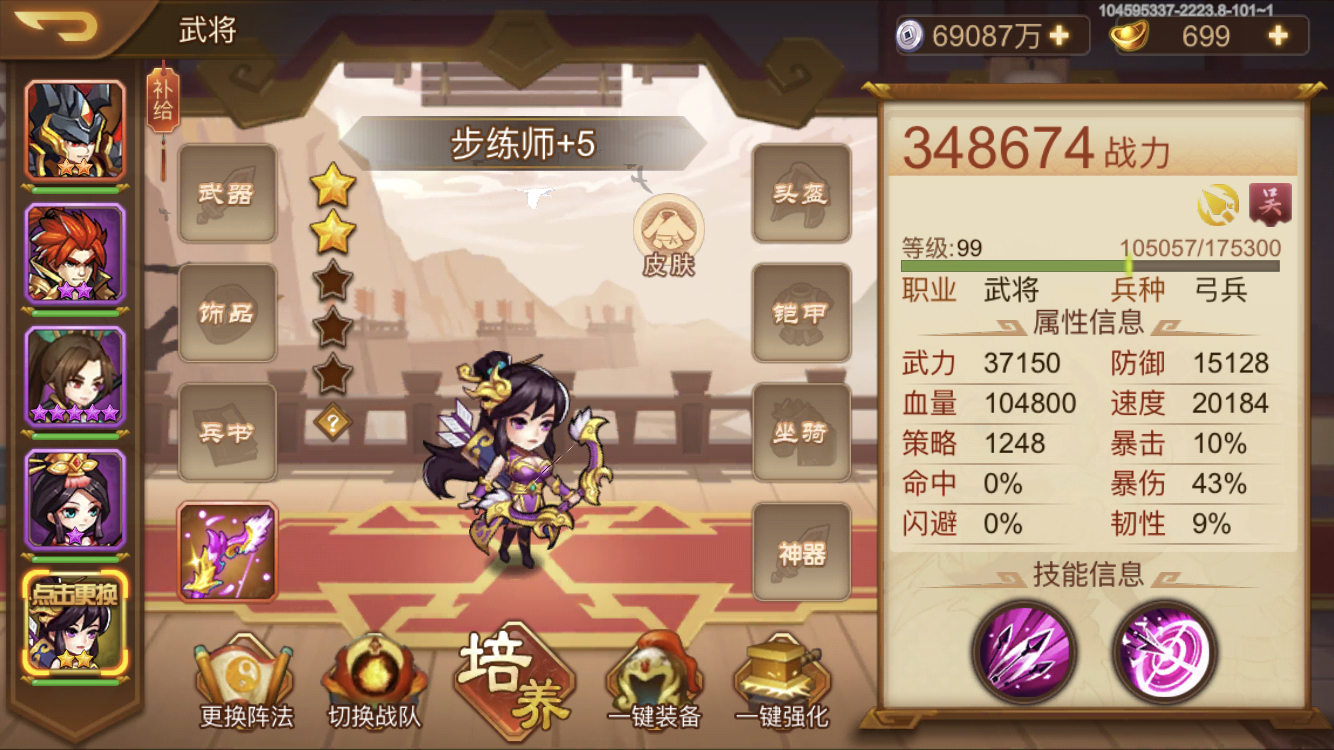Open the 坐骑 mount equipment slot
This screenshot has height=750, width=1334.
pos(800,432)
